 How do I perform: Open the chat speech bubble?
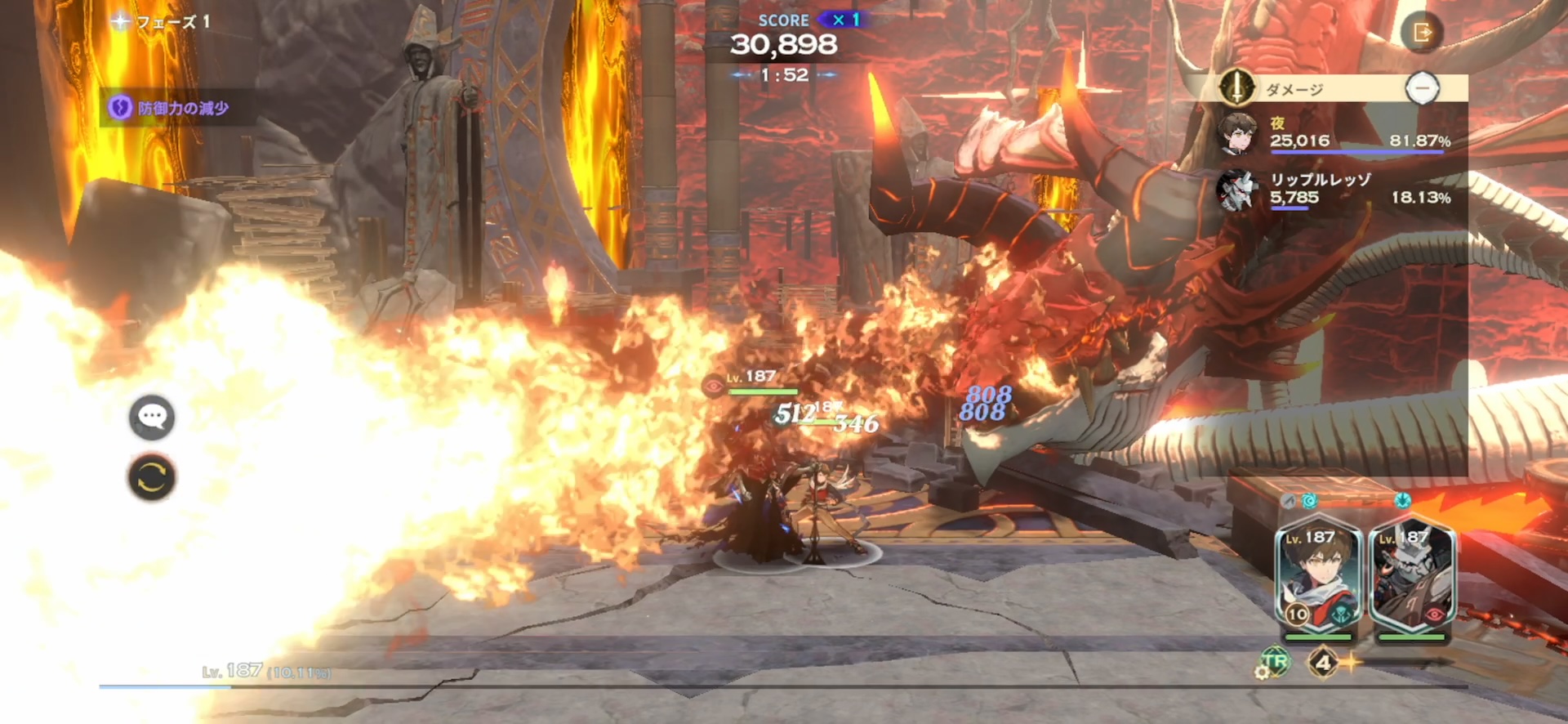152,418
